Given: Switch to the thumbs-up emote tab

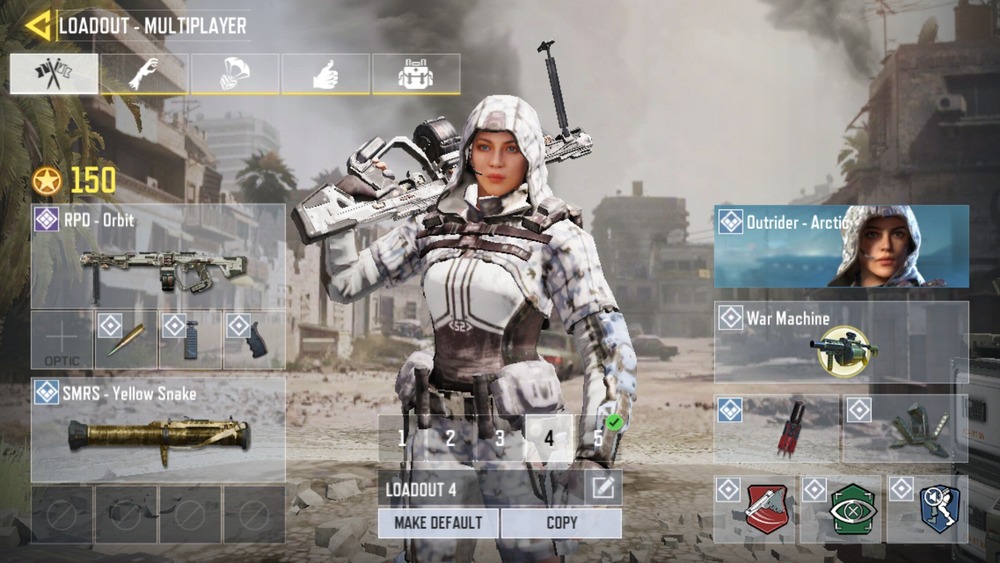Looking at the screenshot, I should click(x=325, y=74).
